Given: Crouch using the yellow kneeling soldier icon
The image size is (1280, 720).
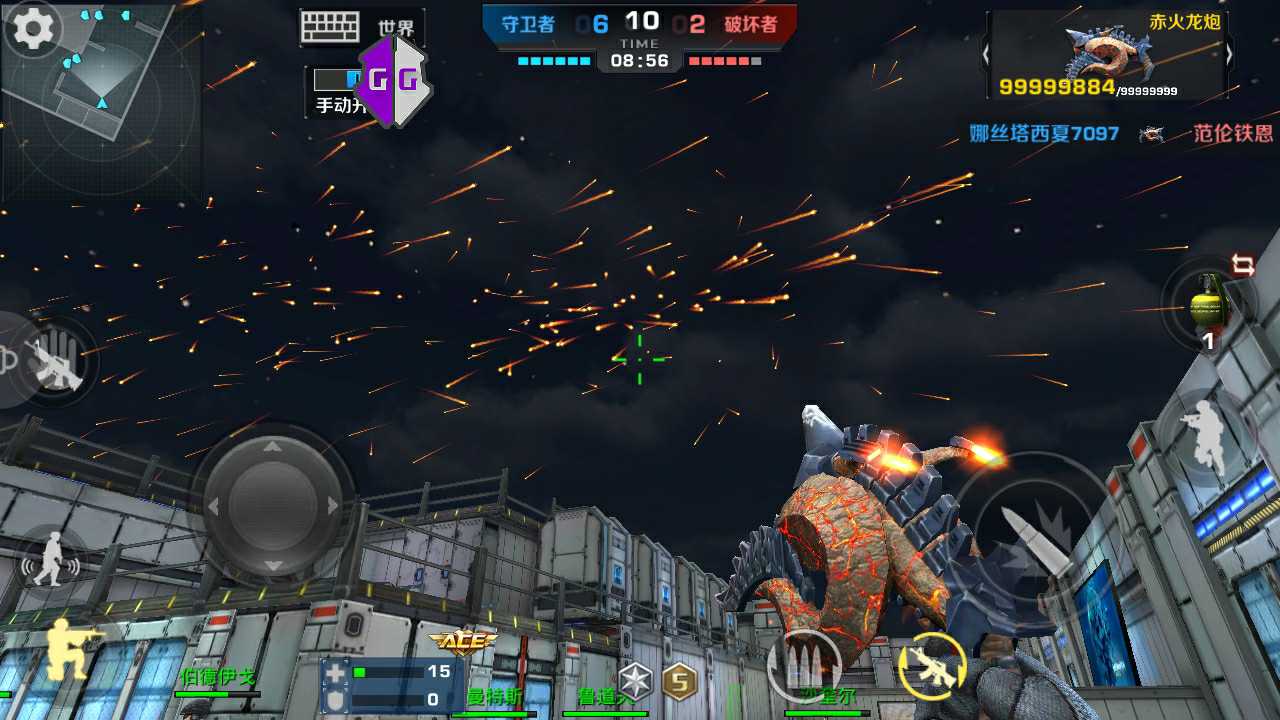Looking at the screenshot, I should pos(70,646).
